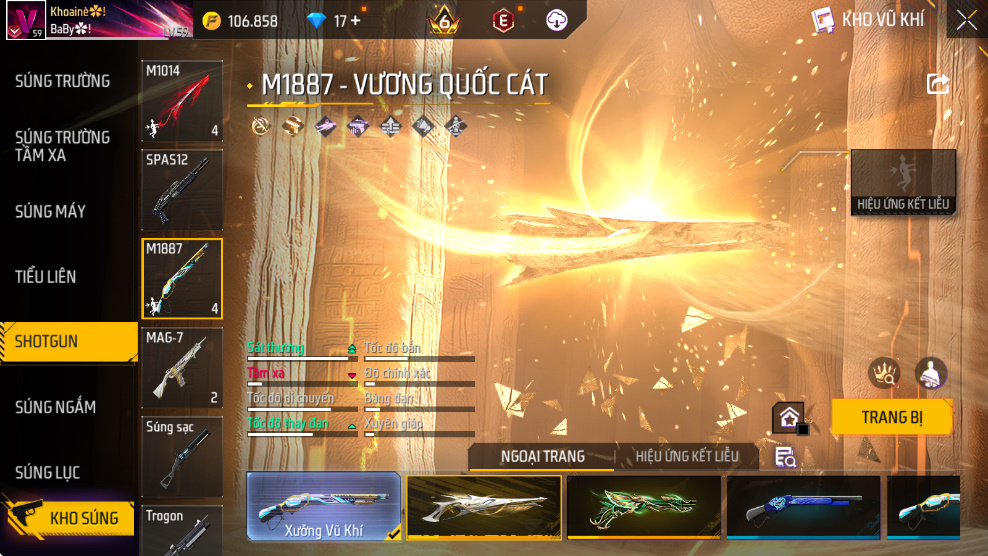Pick the Súng sạc weapon slot
The width and height of the screenshot is (988, 556).
pyautogui.click(x=182, y=456)
